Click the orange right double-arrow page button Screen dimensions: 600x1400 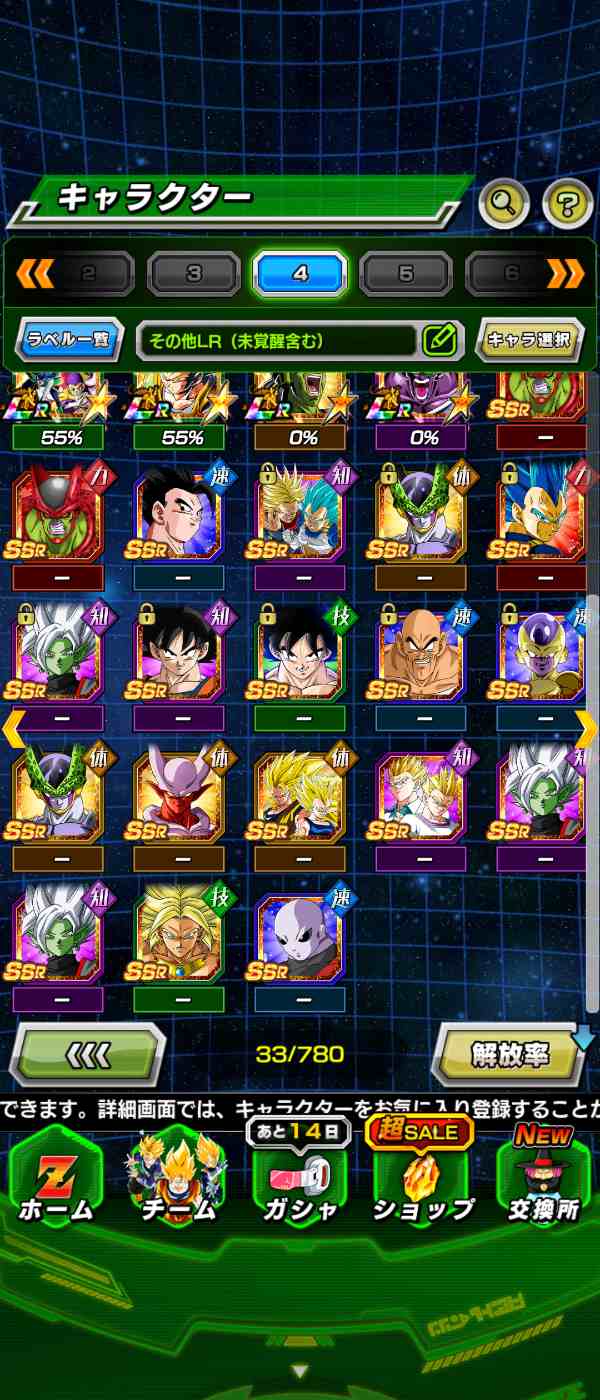pos(566,272)
